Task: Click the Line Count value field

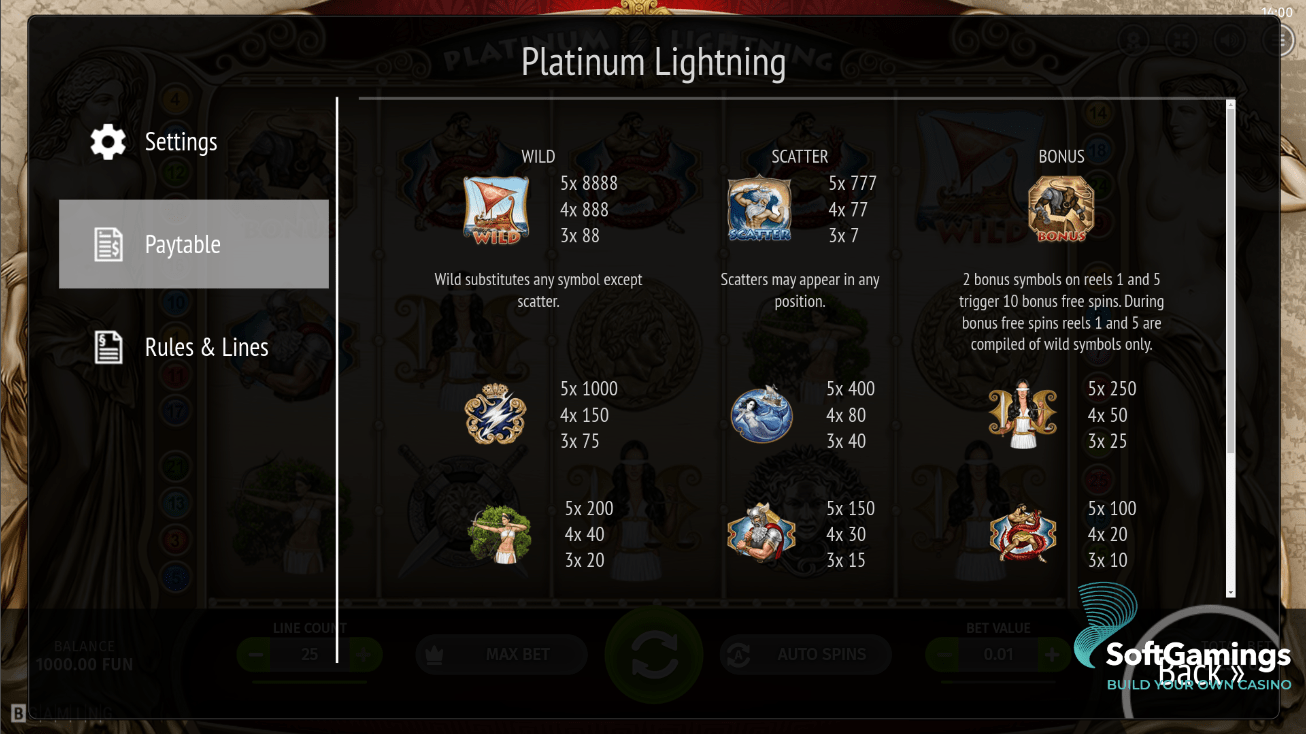Action: [x=310, y=654]
